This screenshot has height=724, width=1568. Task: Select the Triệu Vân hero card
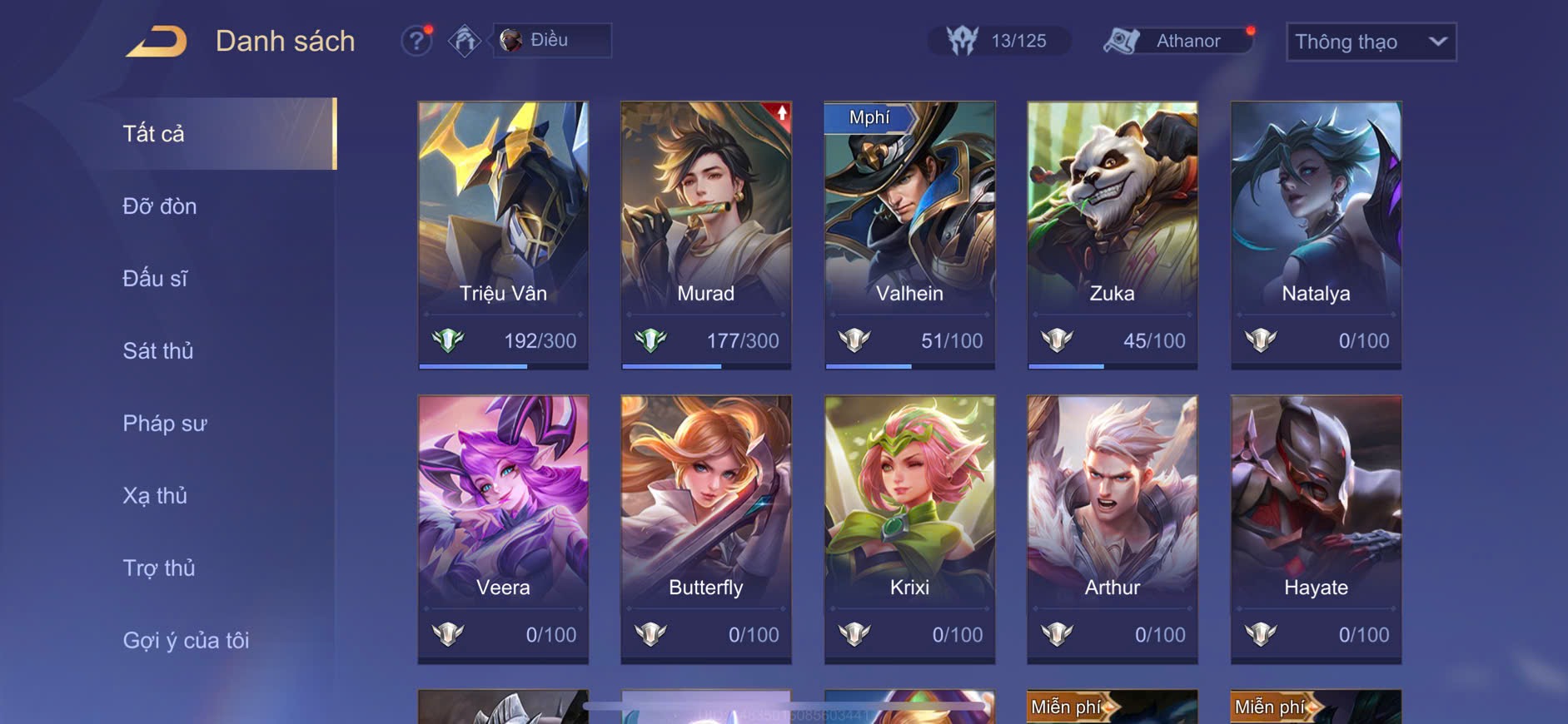point(503,235)
